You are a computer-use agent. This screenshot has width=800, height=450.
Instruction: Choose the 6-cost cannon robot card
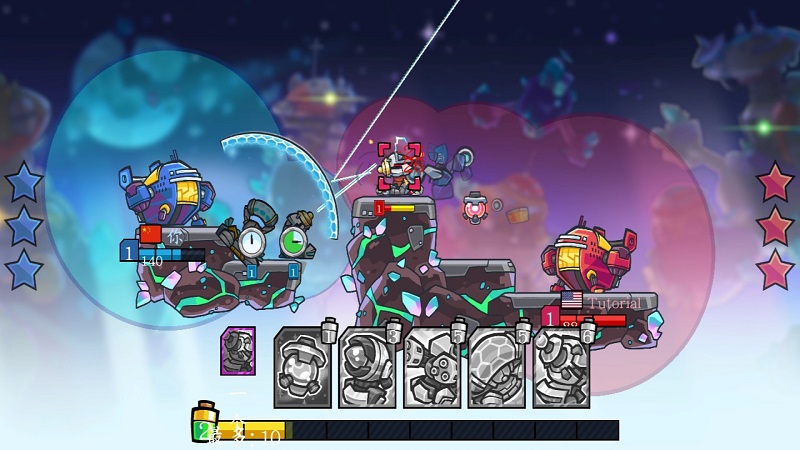pos(561,368)
